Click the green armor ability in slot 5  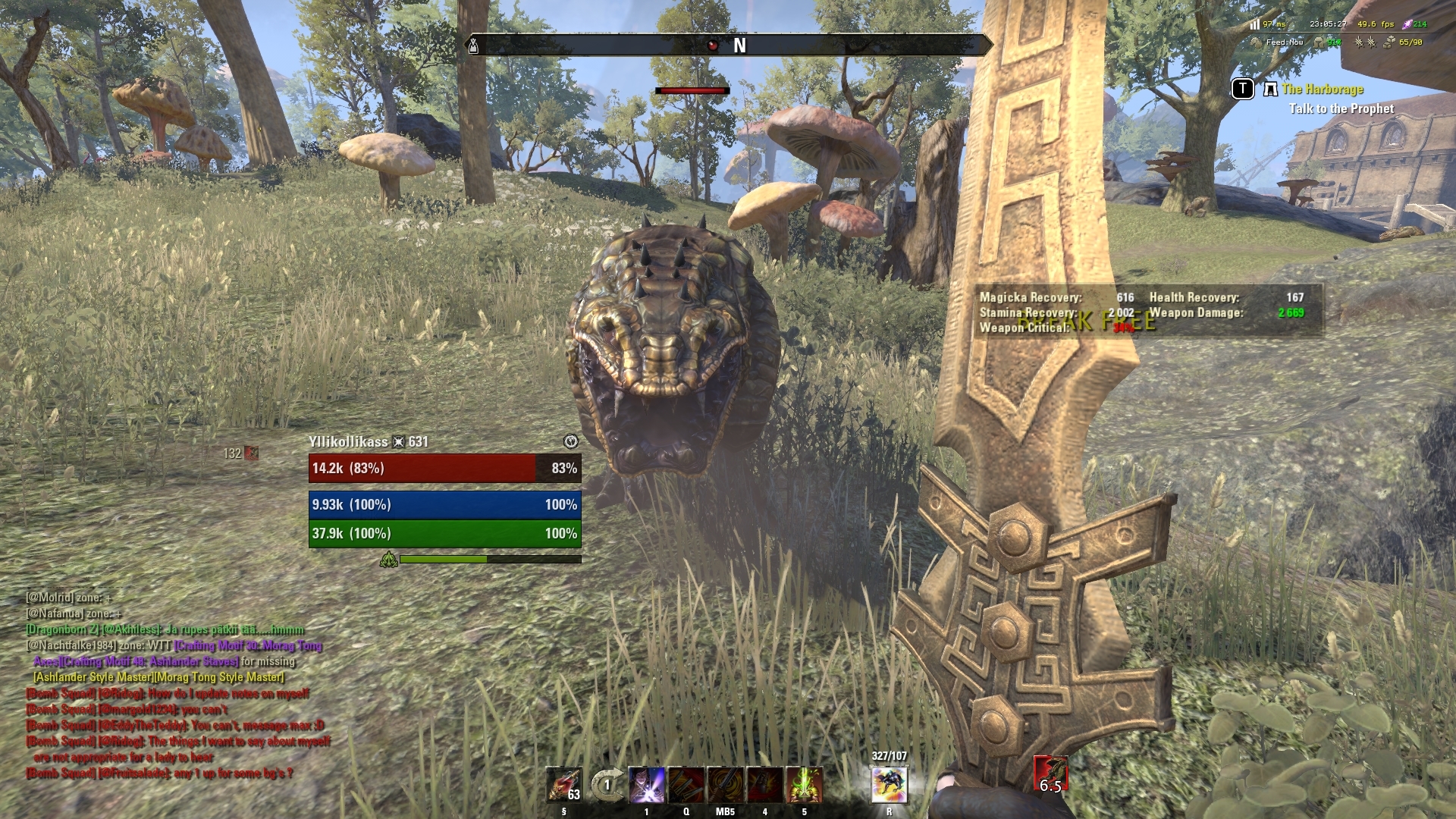click(804, 785)
